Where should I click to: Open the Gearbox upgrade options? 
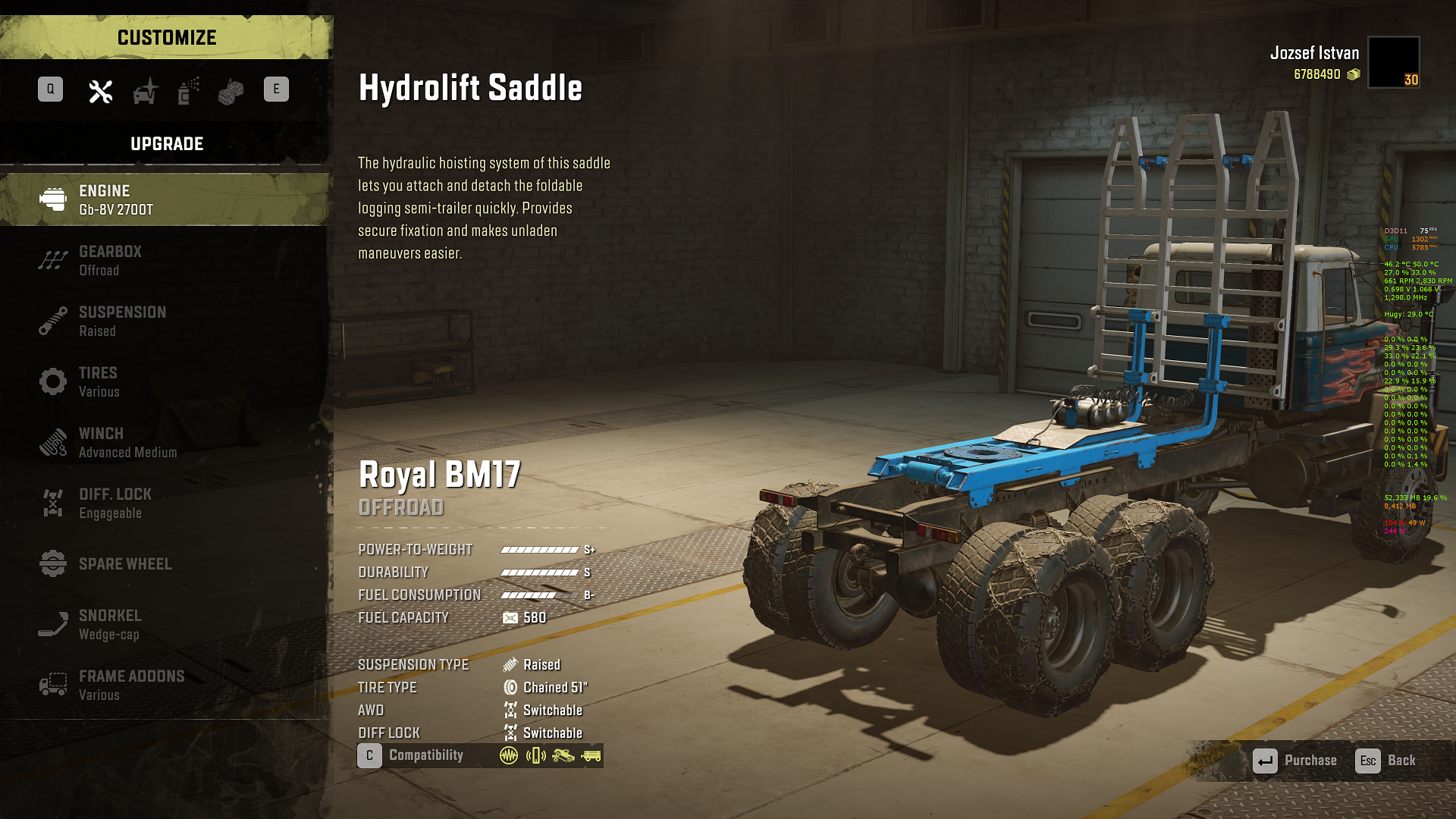165,260
